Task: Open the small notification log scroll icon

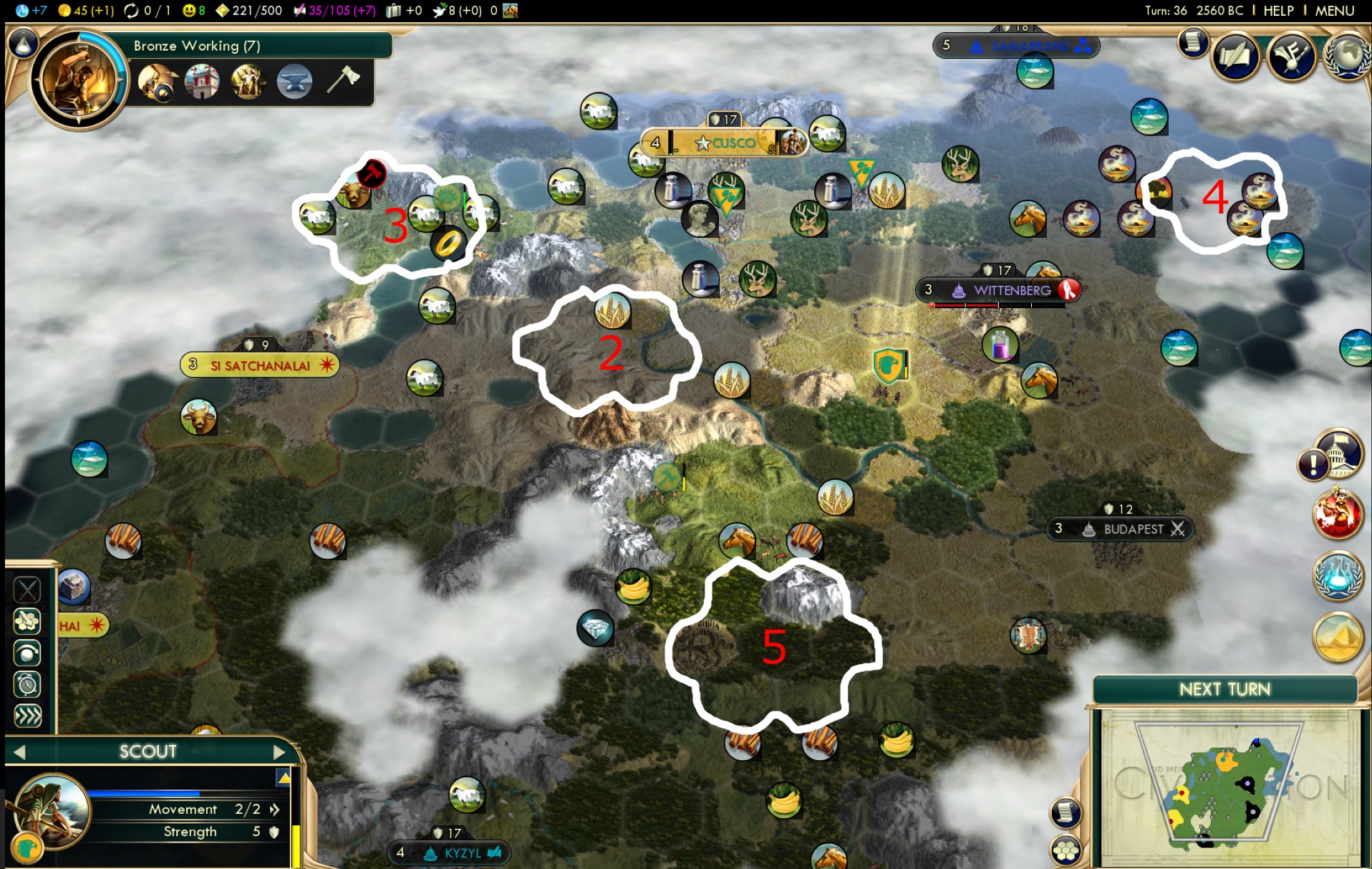Action: pos(1192,43)
